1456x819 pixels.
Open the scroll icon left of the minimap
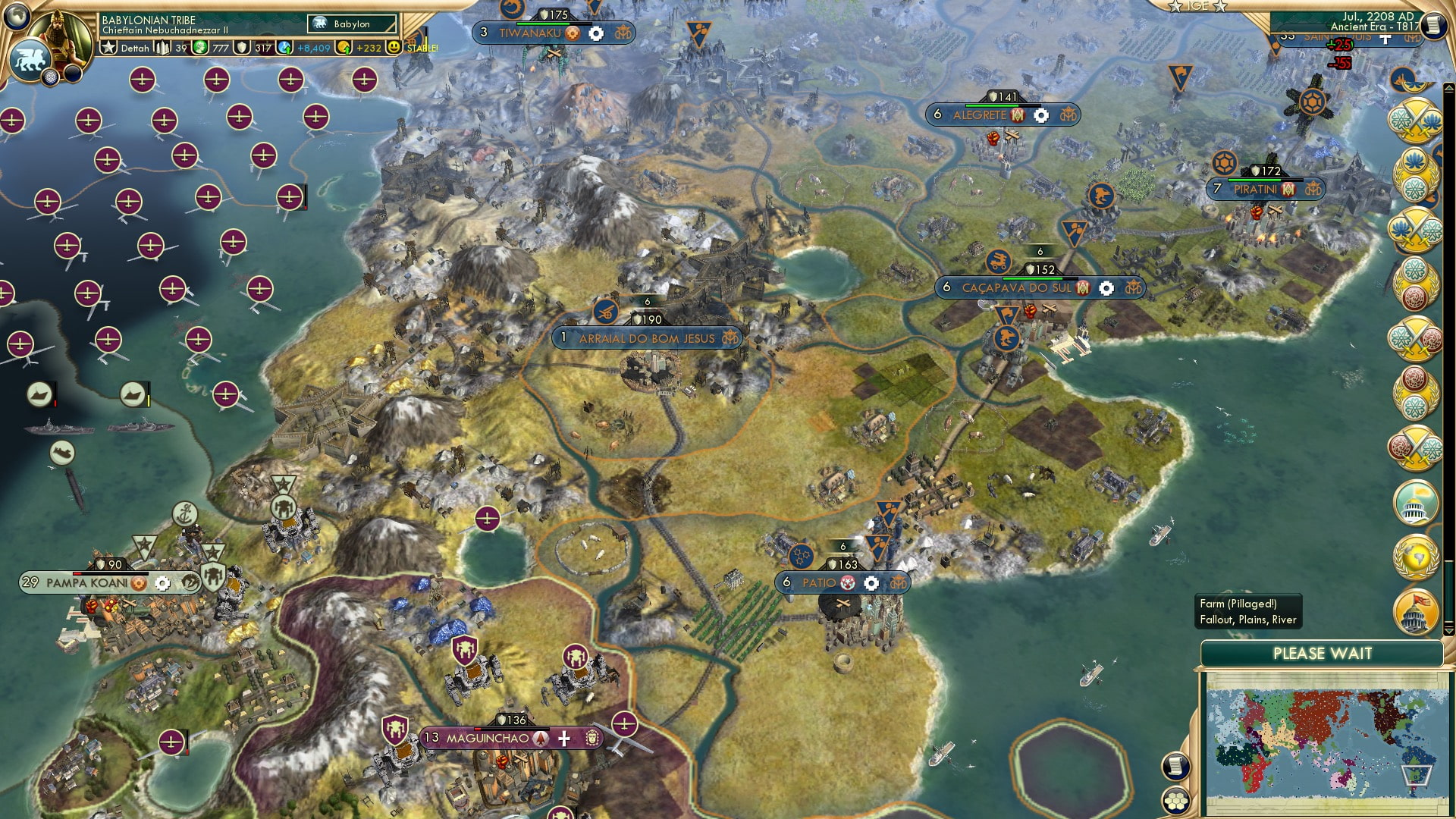click(x=1175, y=766)
